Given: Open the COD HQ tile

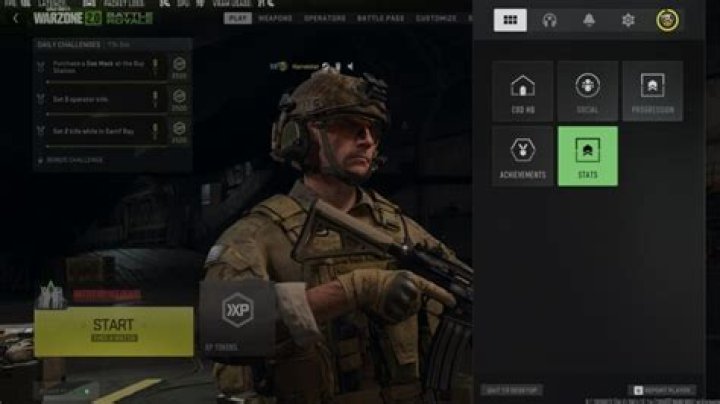Looking at the screenshot, I should [522, 91].
